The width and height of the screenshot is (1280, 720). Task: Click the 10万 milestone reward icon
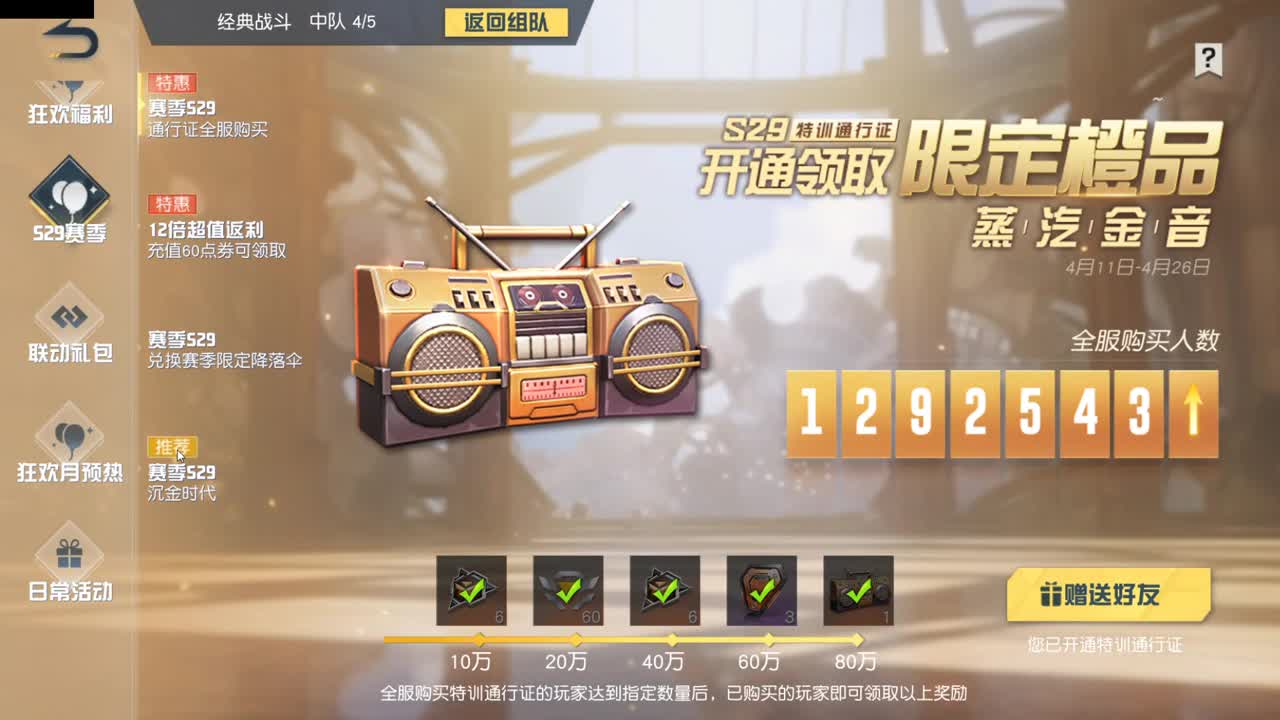point(473,593)
